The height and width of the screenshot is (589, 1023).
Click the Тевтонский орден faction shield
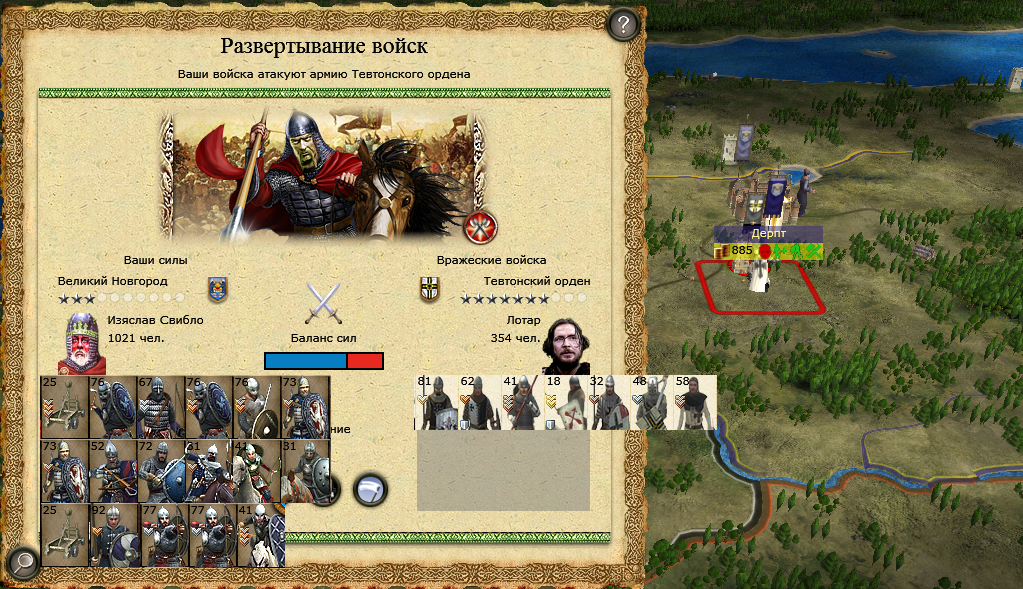point(429,289)
